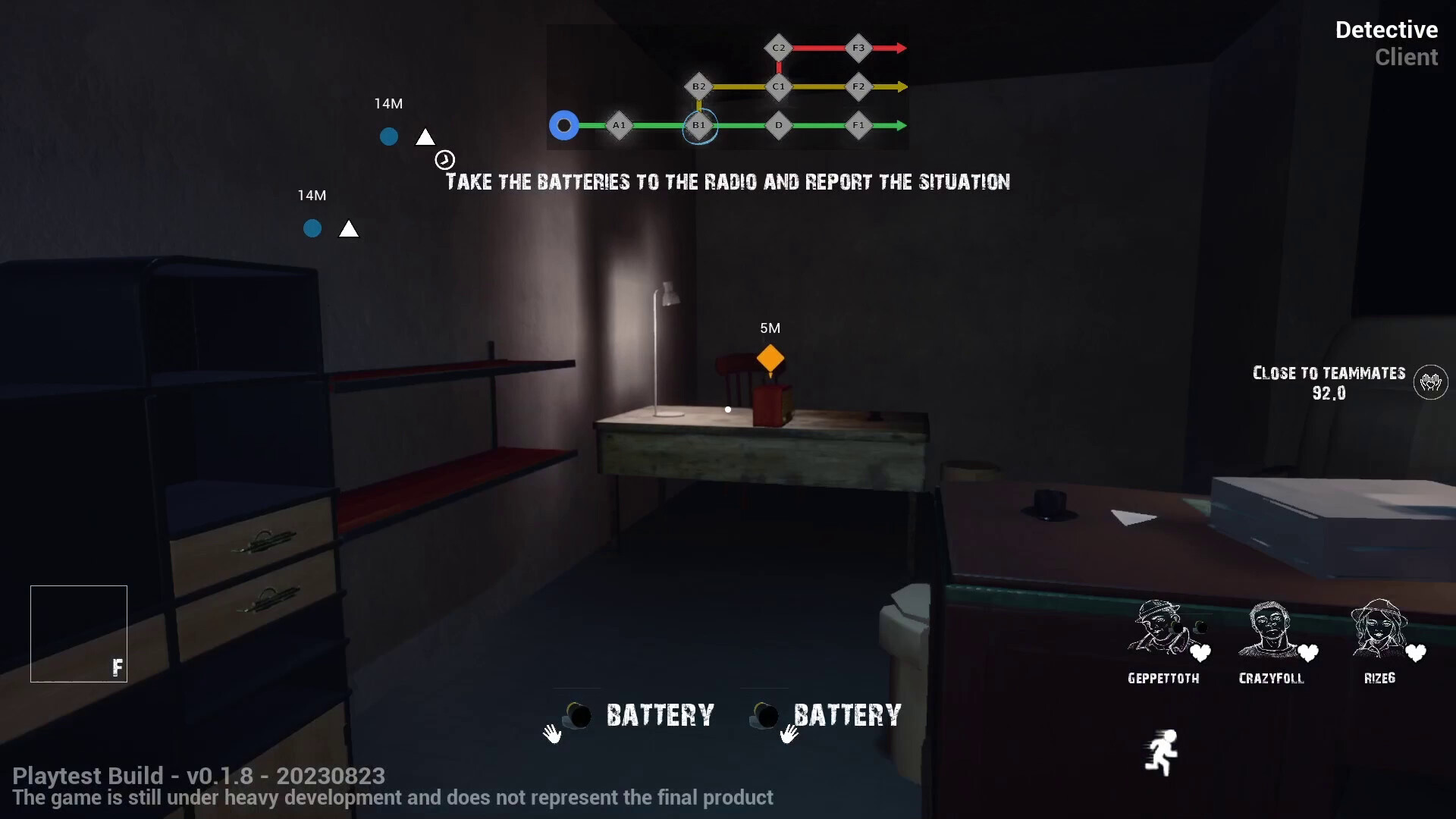Select the F3 endpoint on the red route
Viewport: 1456px width, 819px height.
tap(858, 47)
